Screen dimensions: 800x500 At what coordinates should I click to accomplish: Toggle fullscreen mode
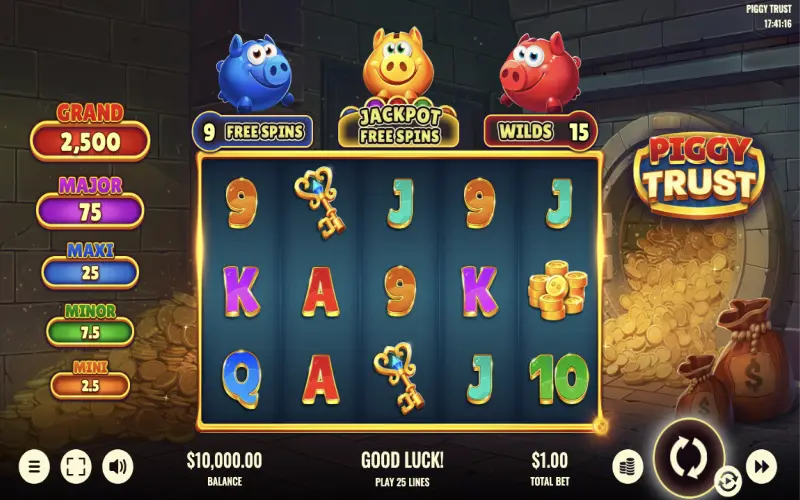click(x=76, y=465)
